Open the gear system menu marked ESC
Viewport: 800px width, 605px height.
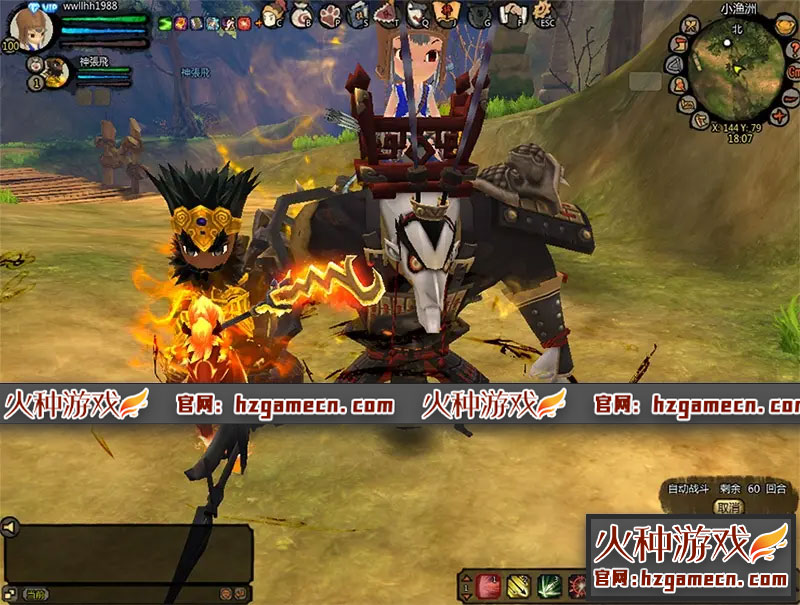coord(545,14)
